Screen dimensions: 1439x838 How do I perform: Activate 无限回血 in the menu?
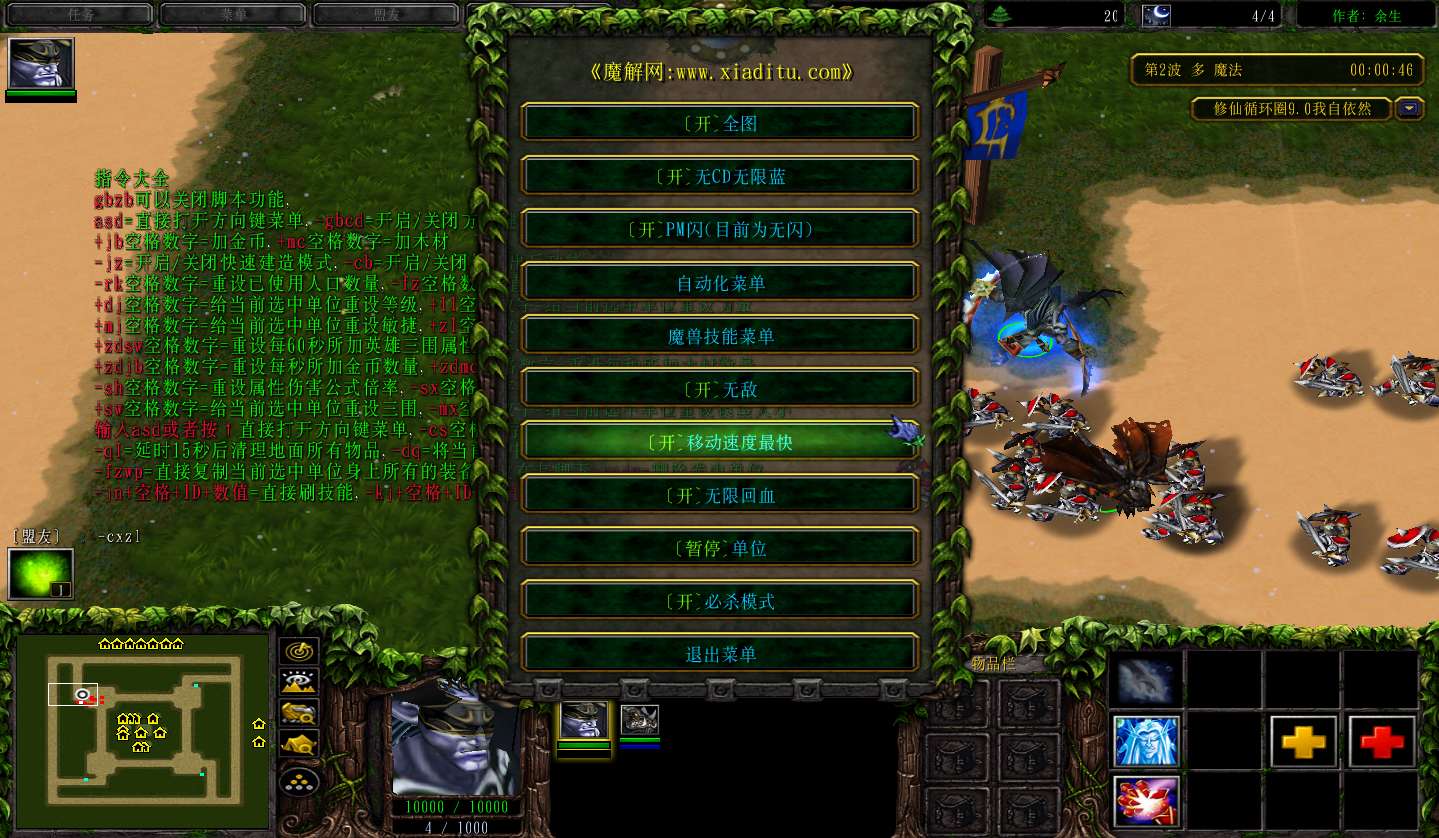click(x=719, y=495)
